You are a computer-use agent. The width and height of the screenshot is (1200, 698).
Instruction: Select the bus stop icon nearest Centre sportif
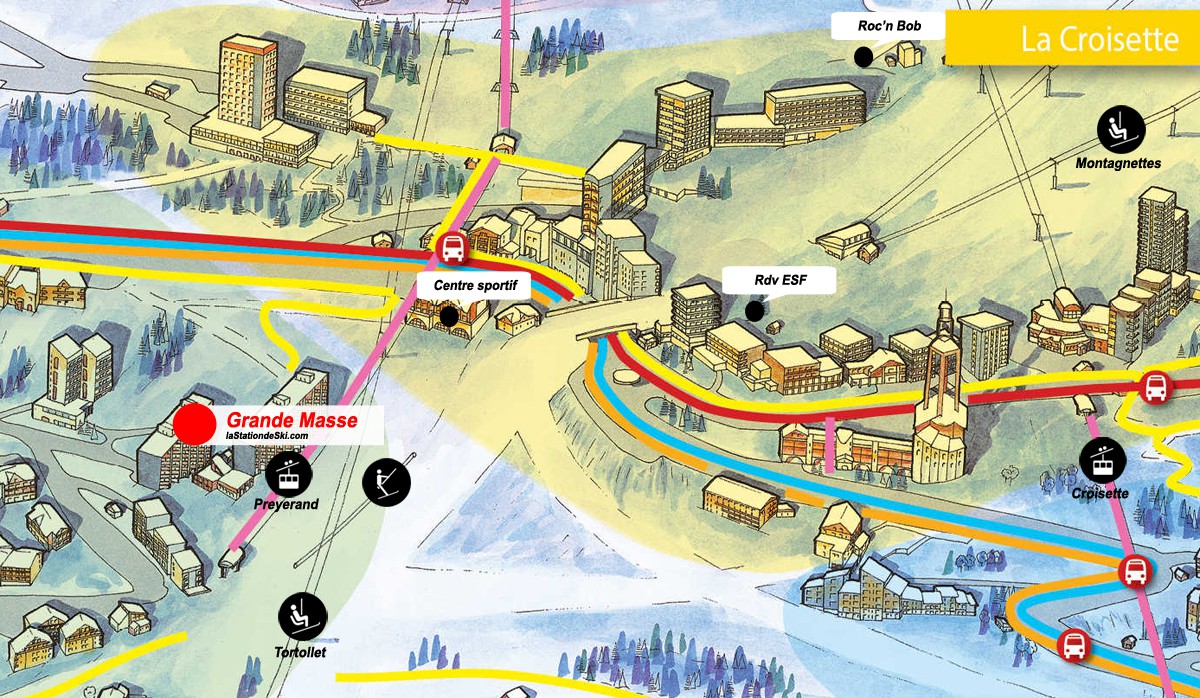point(452,248)
